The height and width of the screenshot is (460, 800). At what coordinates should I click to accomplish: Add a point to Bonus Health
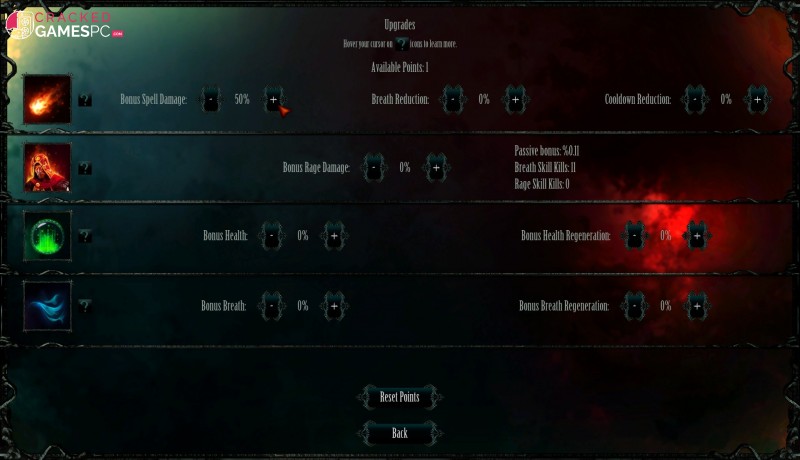click(x=333, y=236)
